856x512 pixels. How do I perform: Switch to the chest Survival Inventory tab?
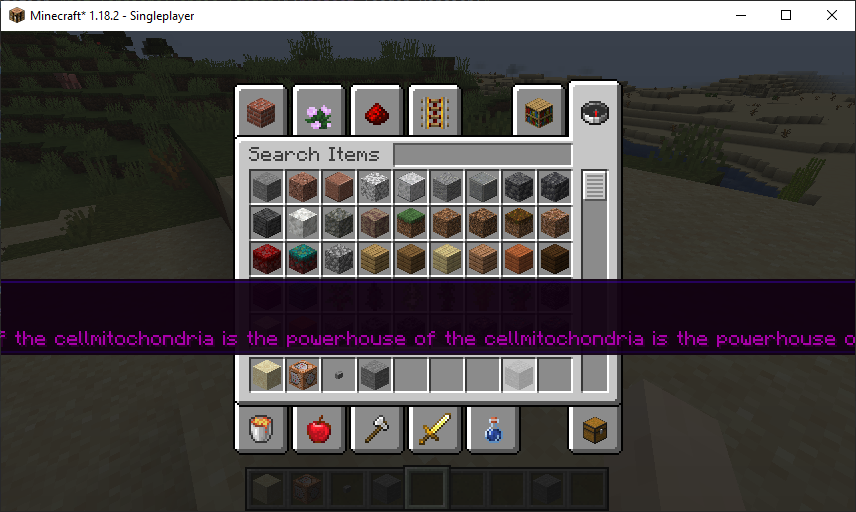(595, 429)
